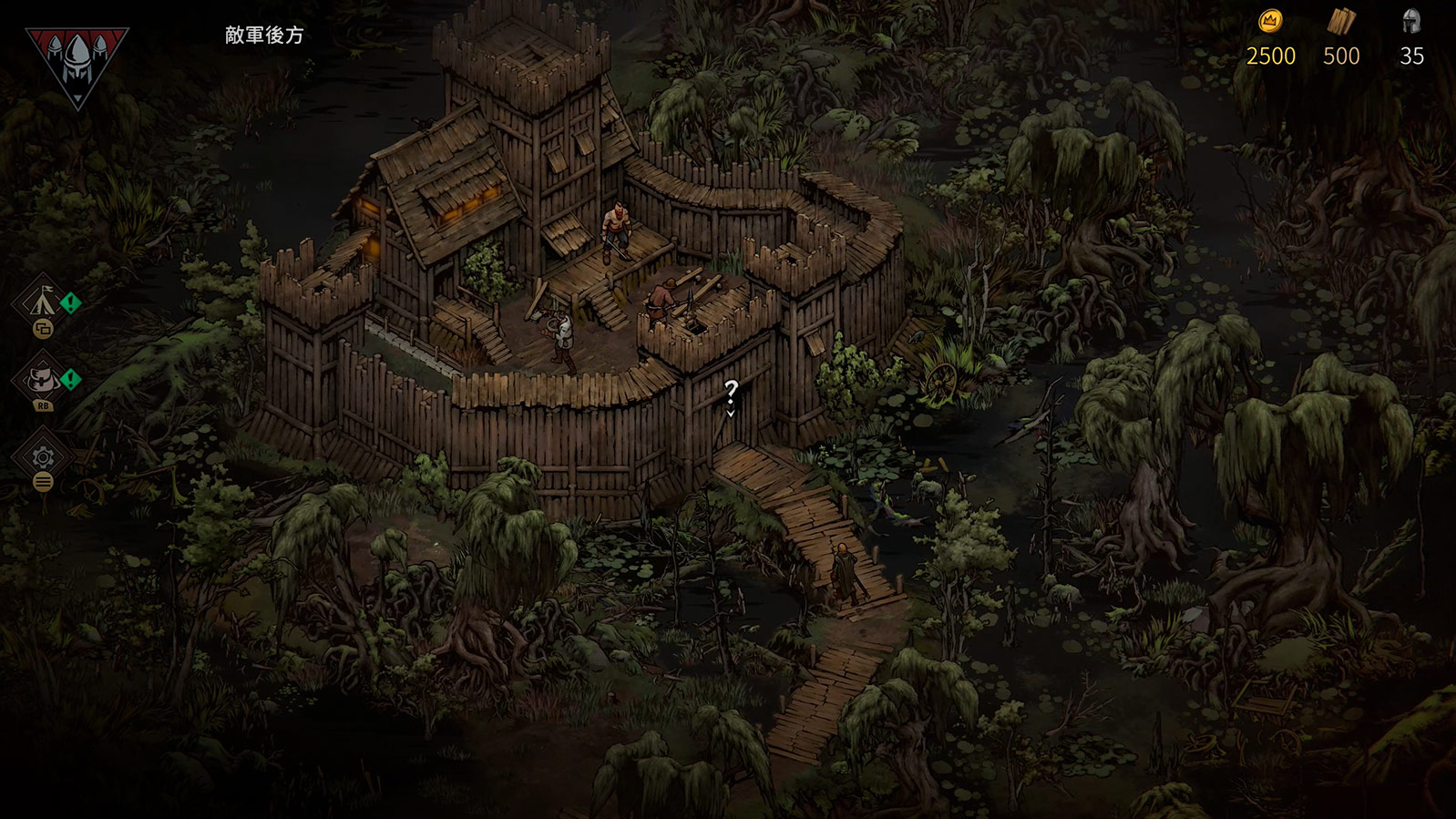The width and height of the screenshot is (1456, 819).
Task: Click the question mark interaction marker
Action: point(731,392)
